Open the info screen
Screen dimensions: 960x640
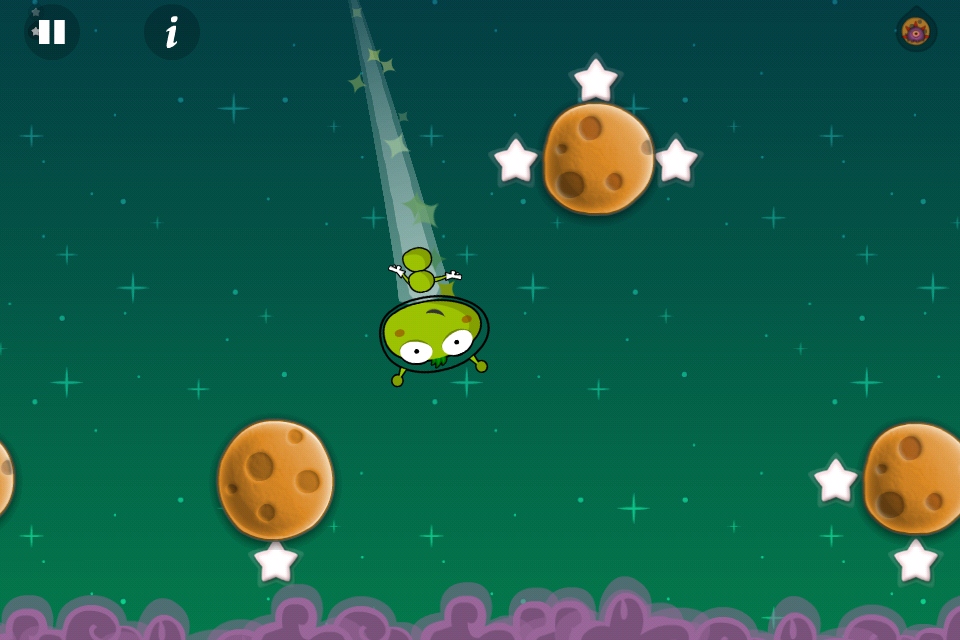pos(172,32)
